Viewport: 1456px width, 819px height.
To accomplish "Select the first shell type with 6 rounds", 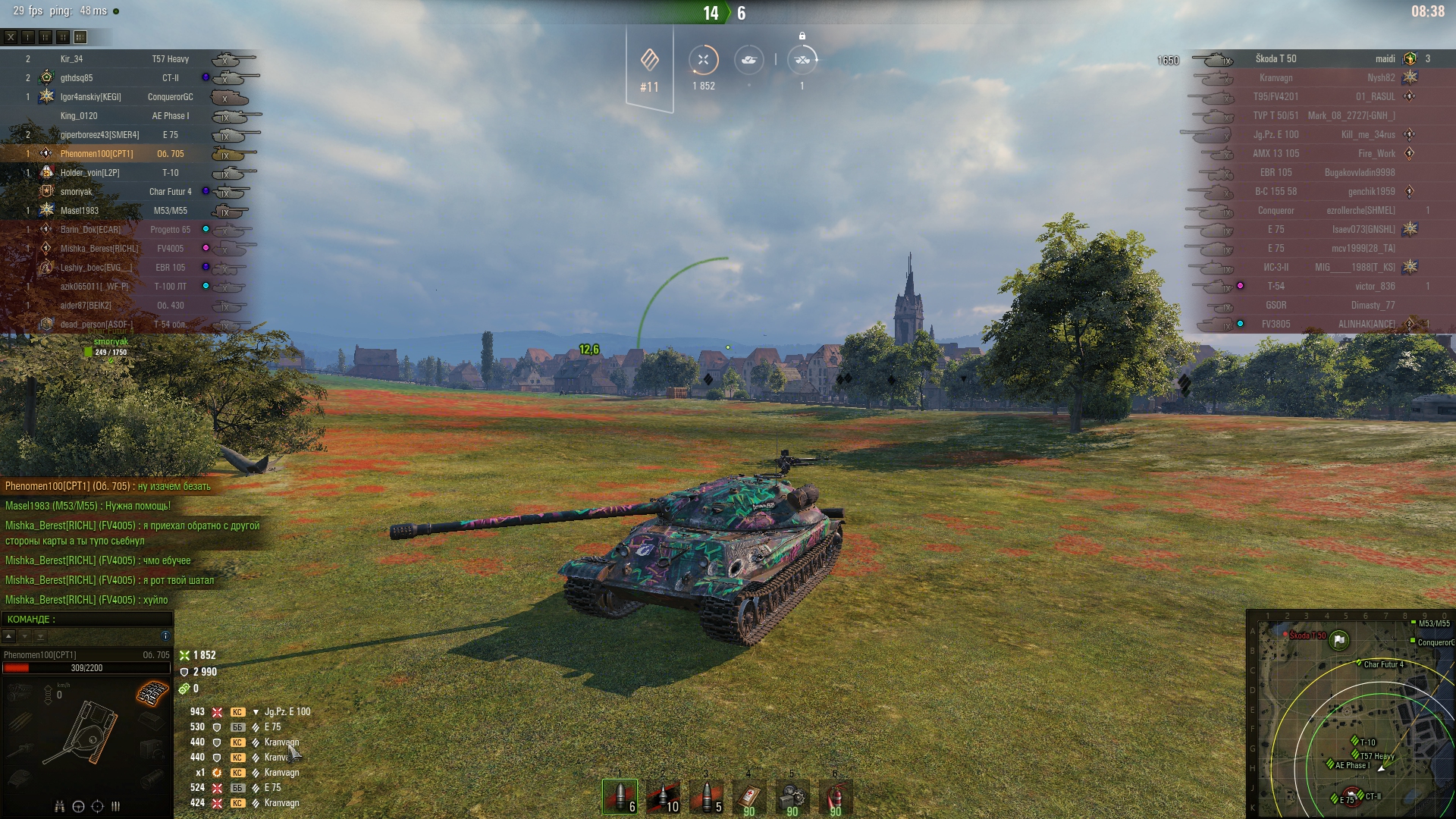I will (620, 796).
